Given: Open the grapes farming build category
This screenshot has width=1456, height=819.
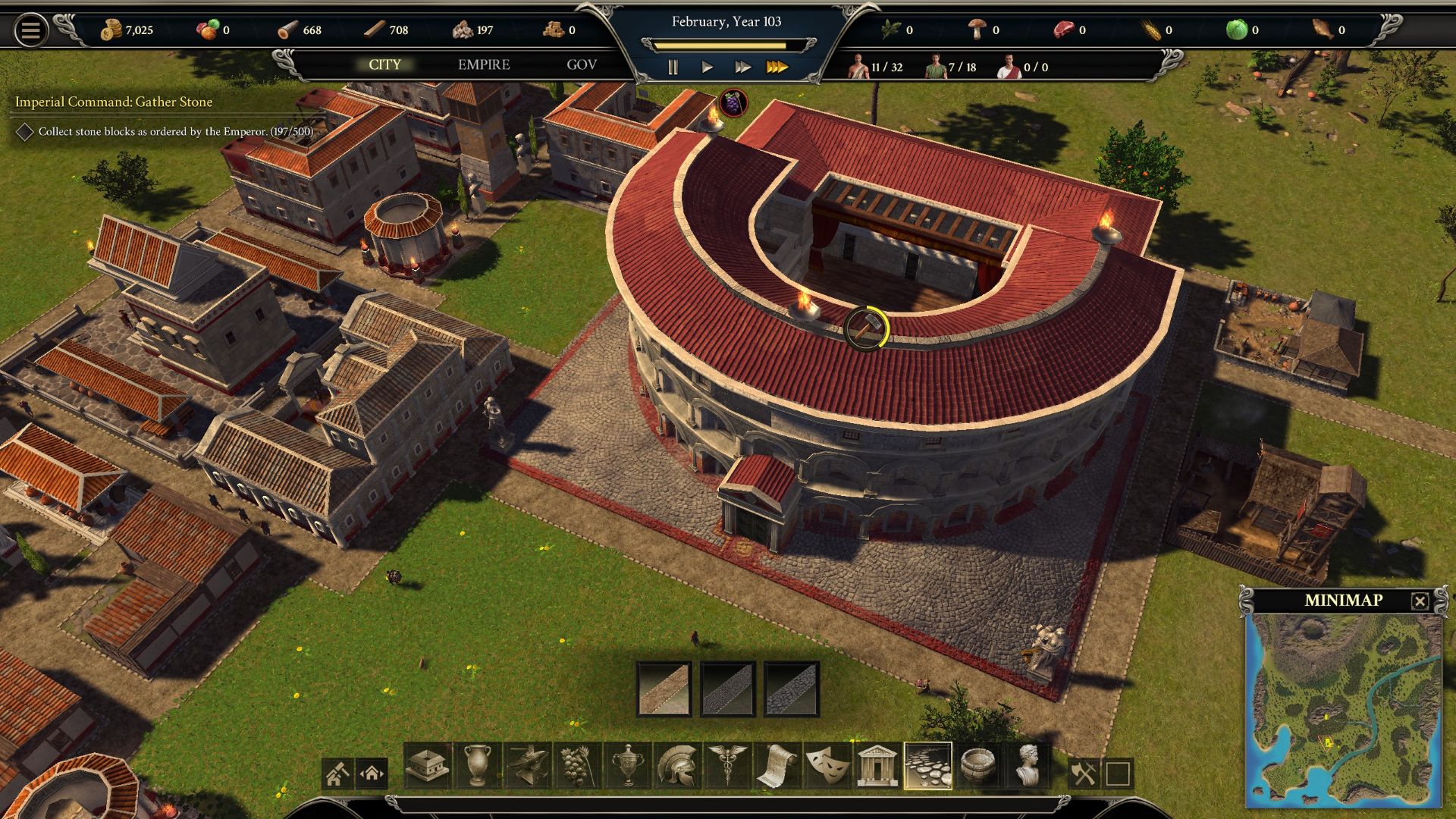Looking at the screenshot, I should click(x=577, y=766).
